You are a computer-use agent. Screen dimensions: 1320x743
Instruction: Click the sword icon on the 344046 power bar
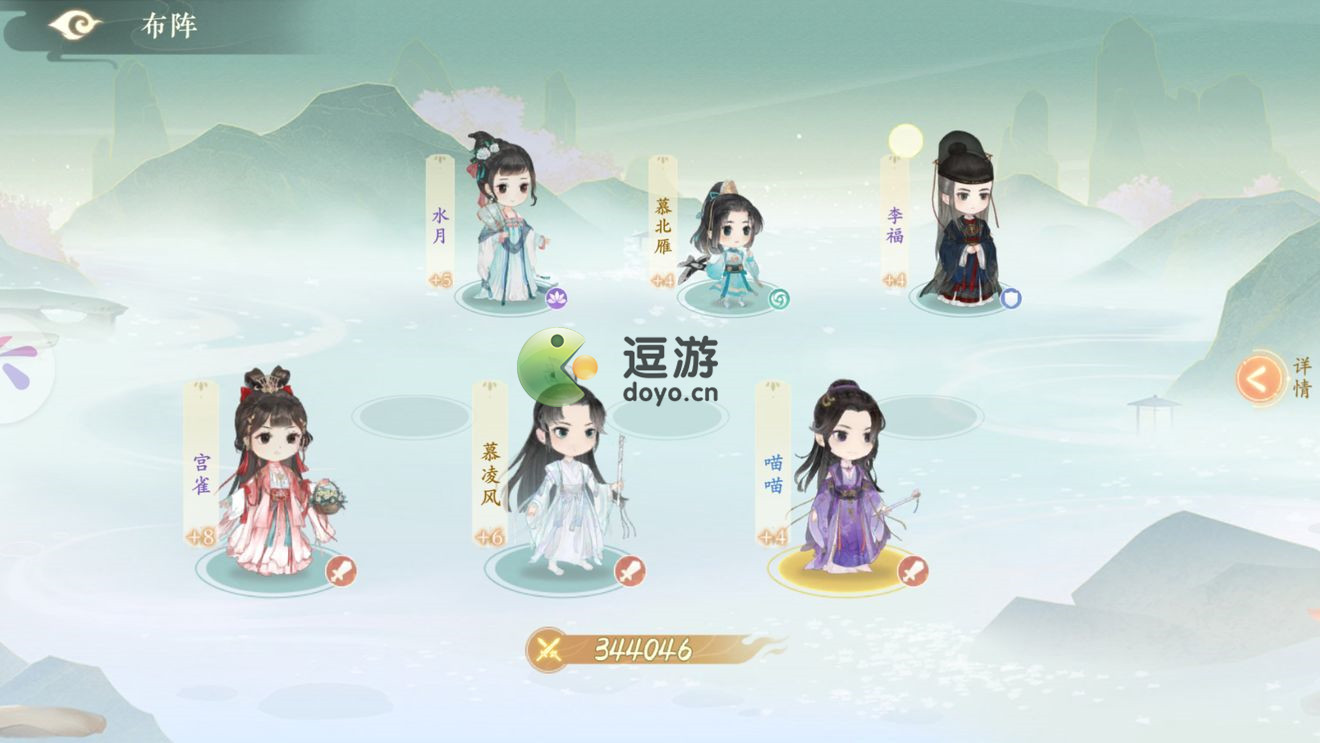(549, 645)
